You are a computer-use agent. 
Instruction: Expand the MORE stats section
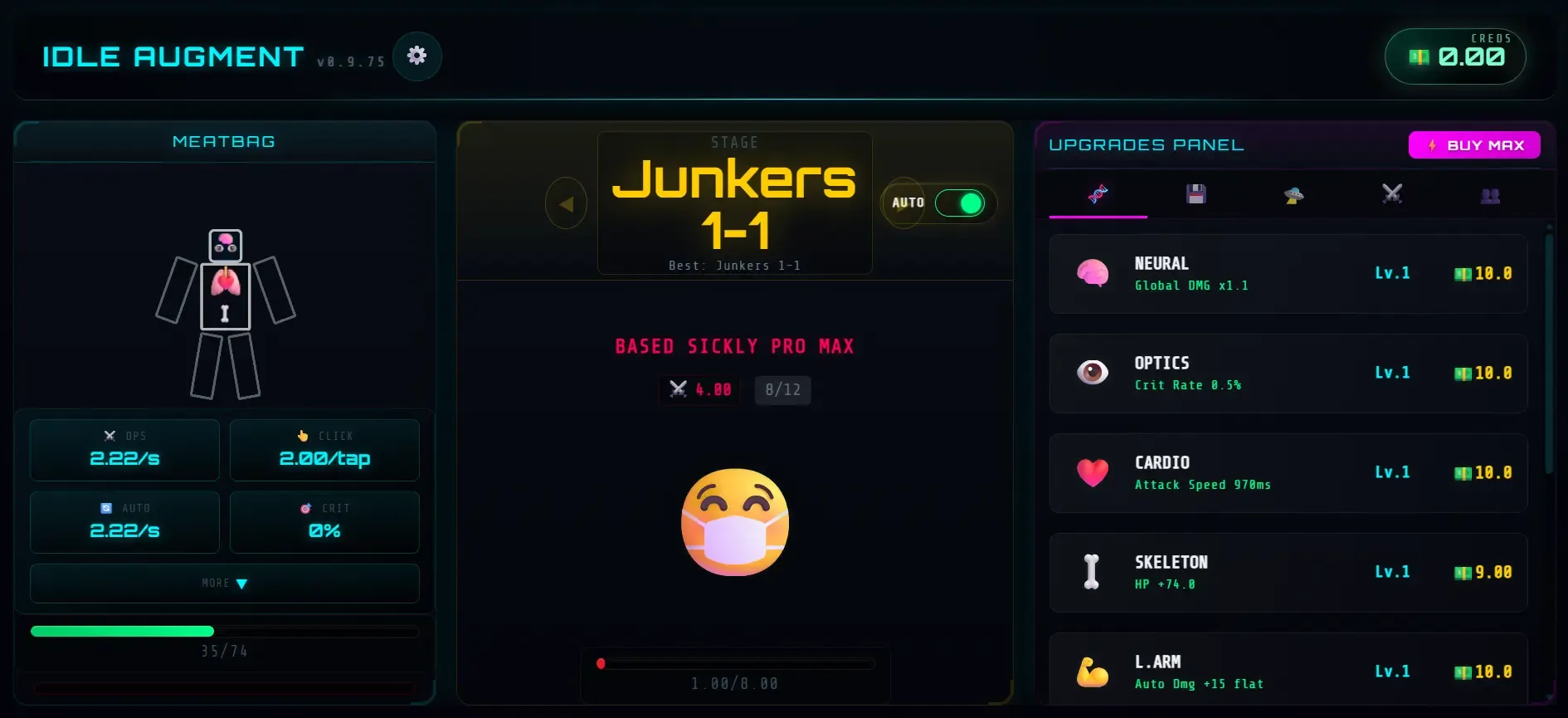[x=224, y=583]
